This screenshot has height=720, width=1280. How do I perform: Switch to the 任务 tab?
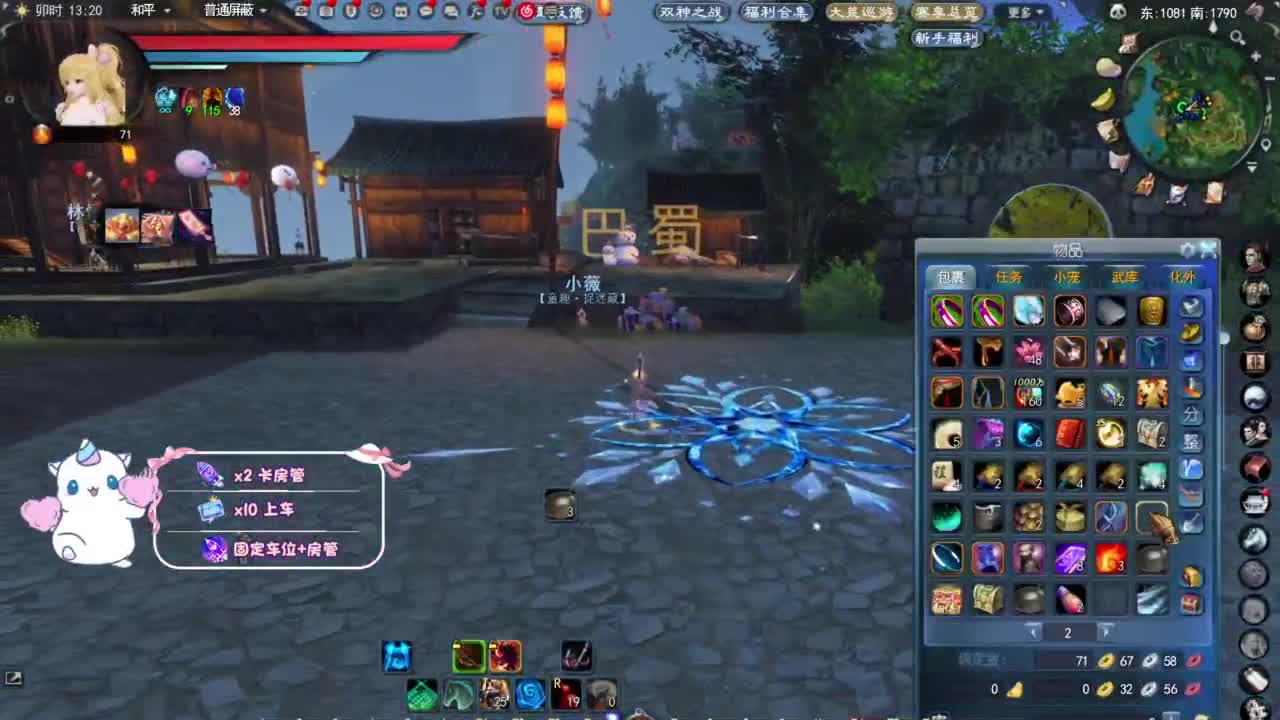coord(1010,277)
